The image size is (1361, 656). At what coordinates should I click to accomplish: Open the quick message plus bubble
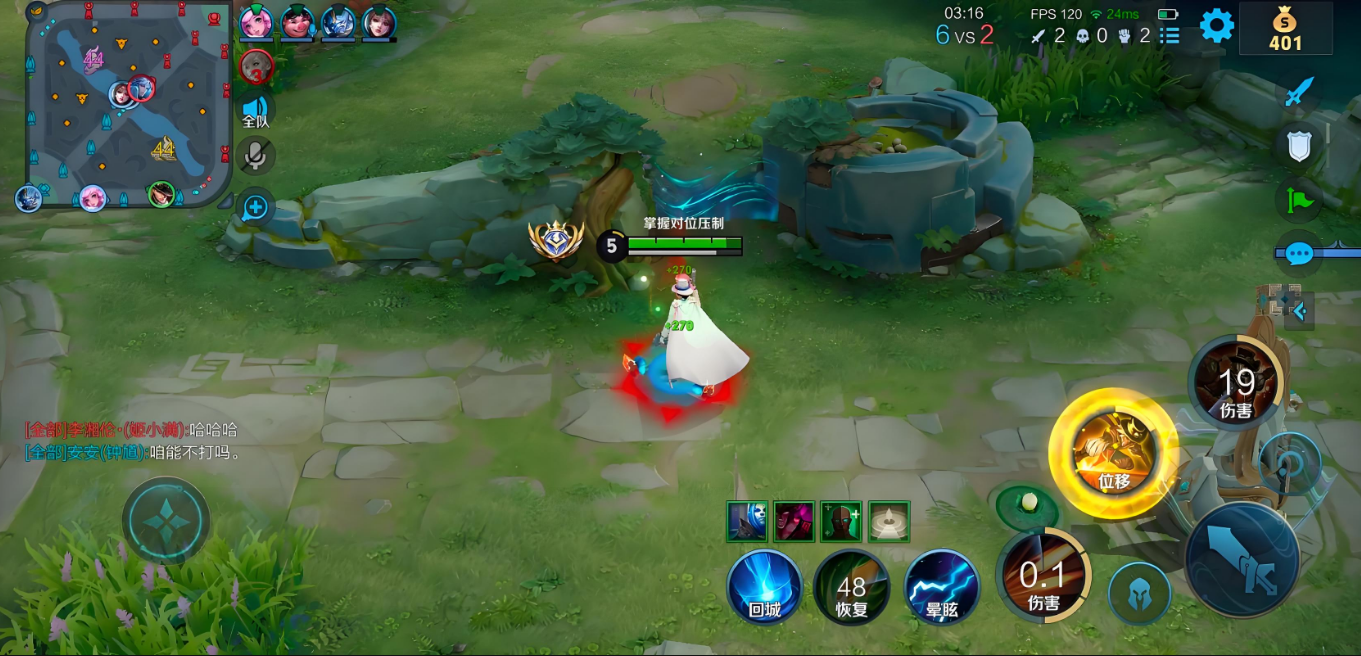click(256, 207)
